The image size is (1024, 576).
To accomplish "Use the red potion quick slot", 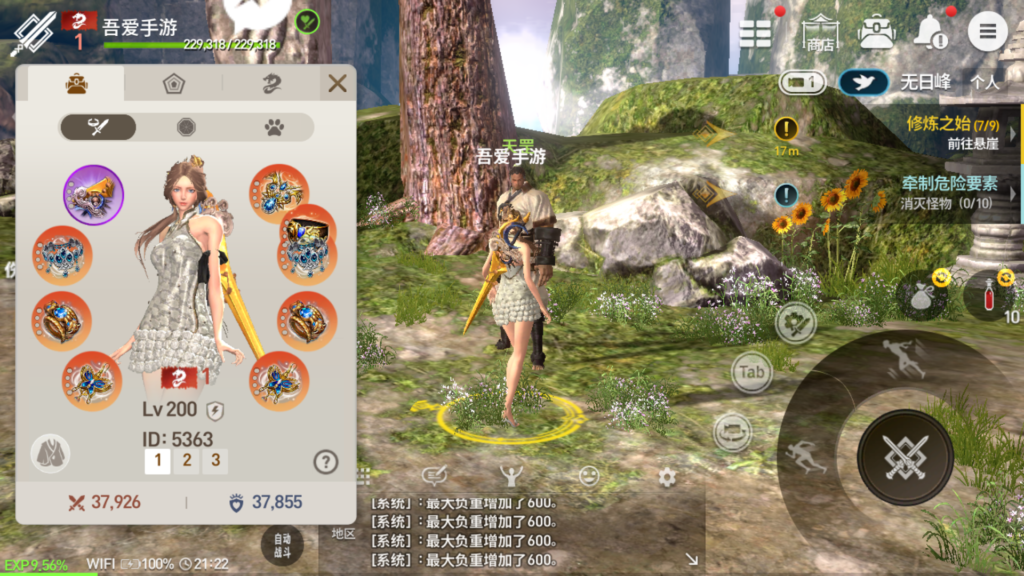I will coord(986,296).
